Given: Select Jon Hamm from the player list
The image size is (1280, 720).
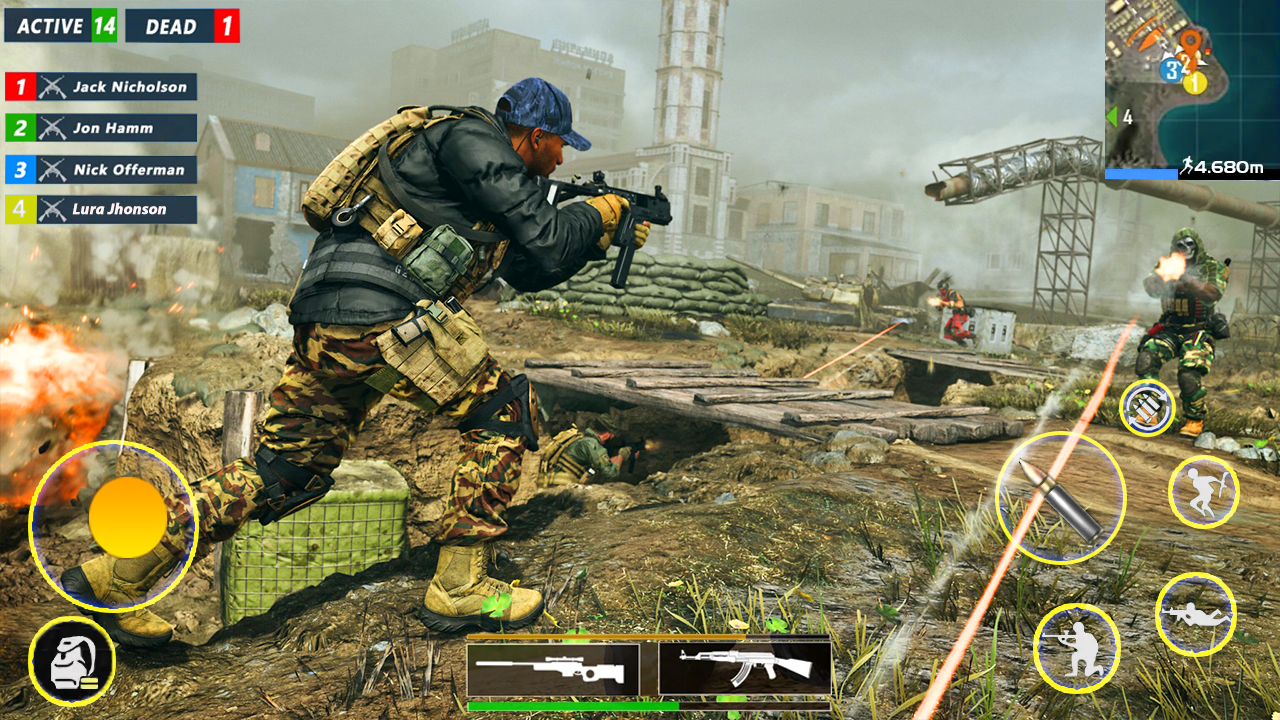Looking at the screenshot, I should click(99, 128).
